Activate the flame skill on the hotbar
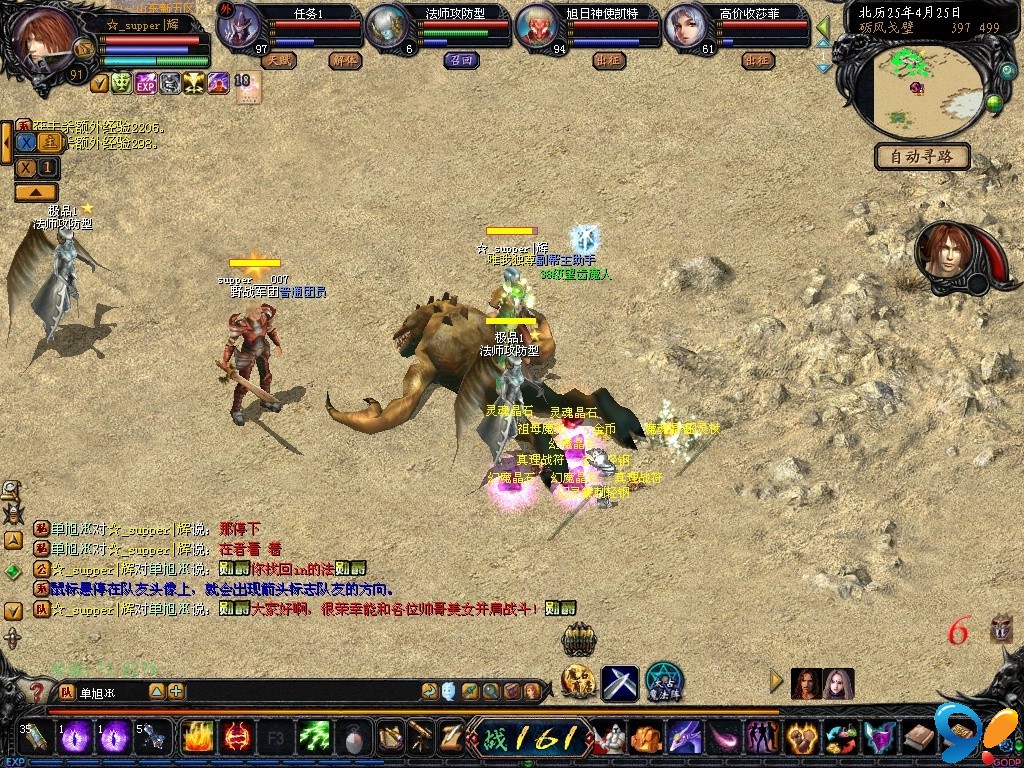This screenshot has height=768, width=1024. pos(197,739)
